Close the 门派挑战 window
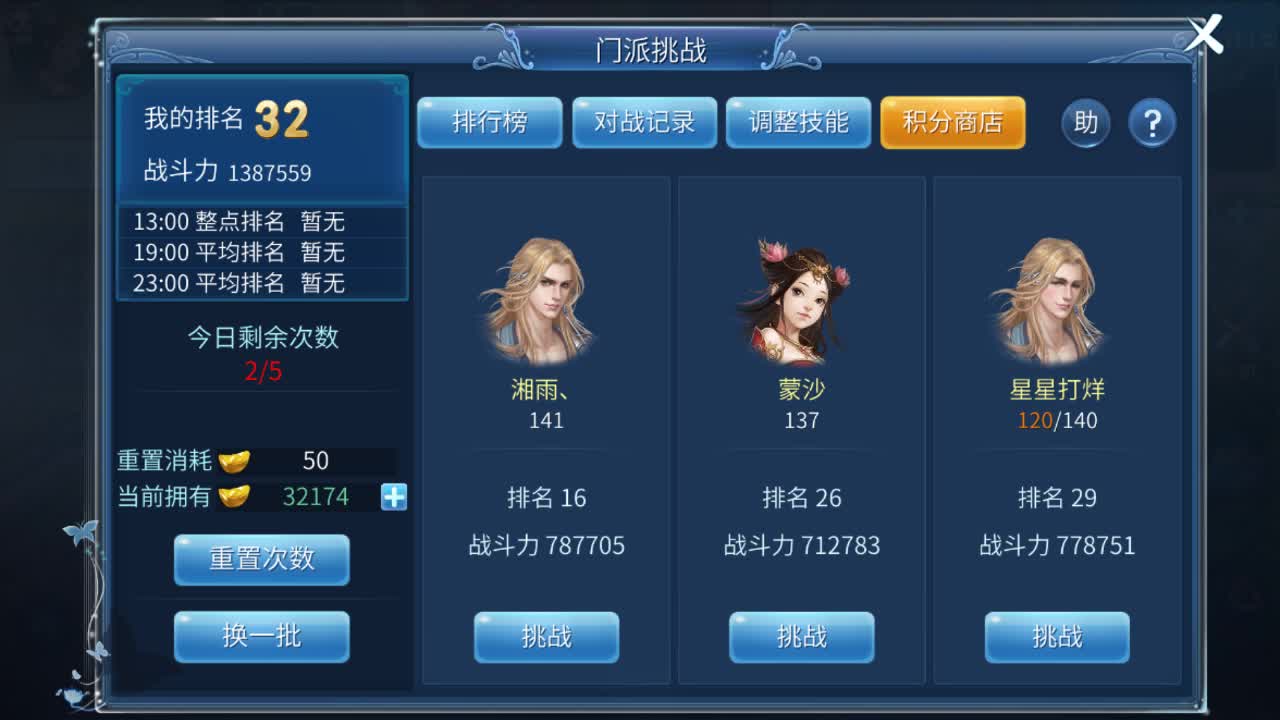 pyautogui.click(x=1204, y=33)
